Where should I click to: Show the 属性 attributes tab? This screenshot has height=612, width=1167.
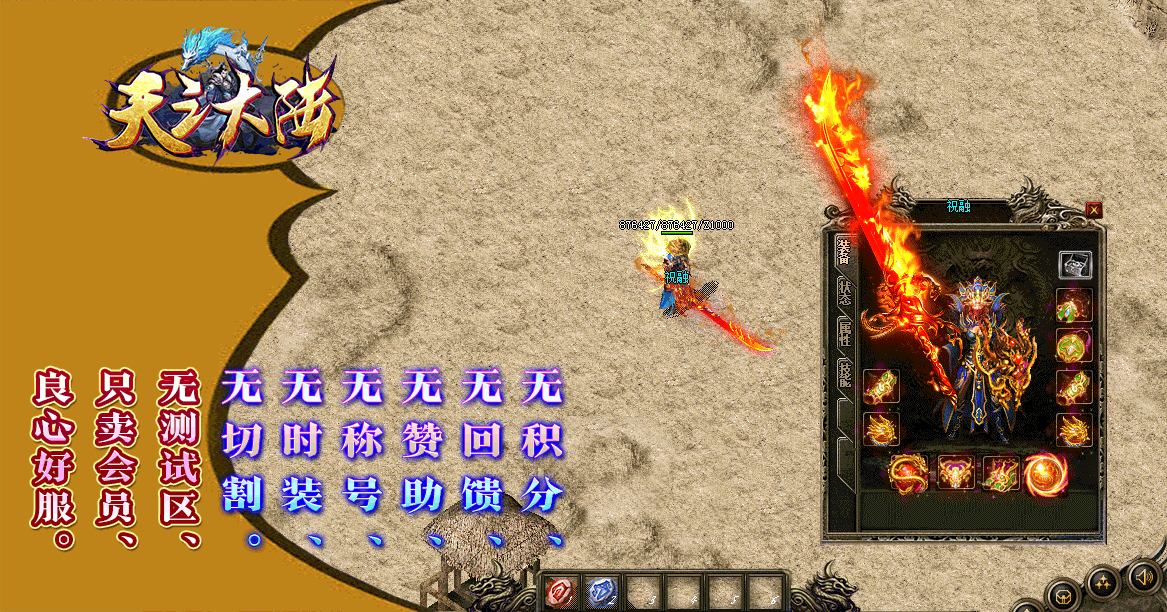(x=844, y=333)
